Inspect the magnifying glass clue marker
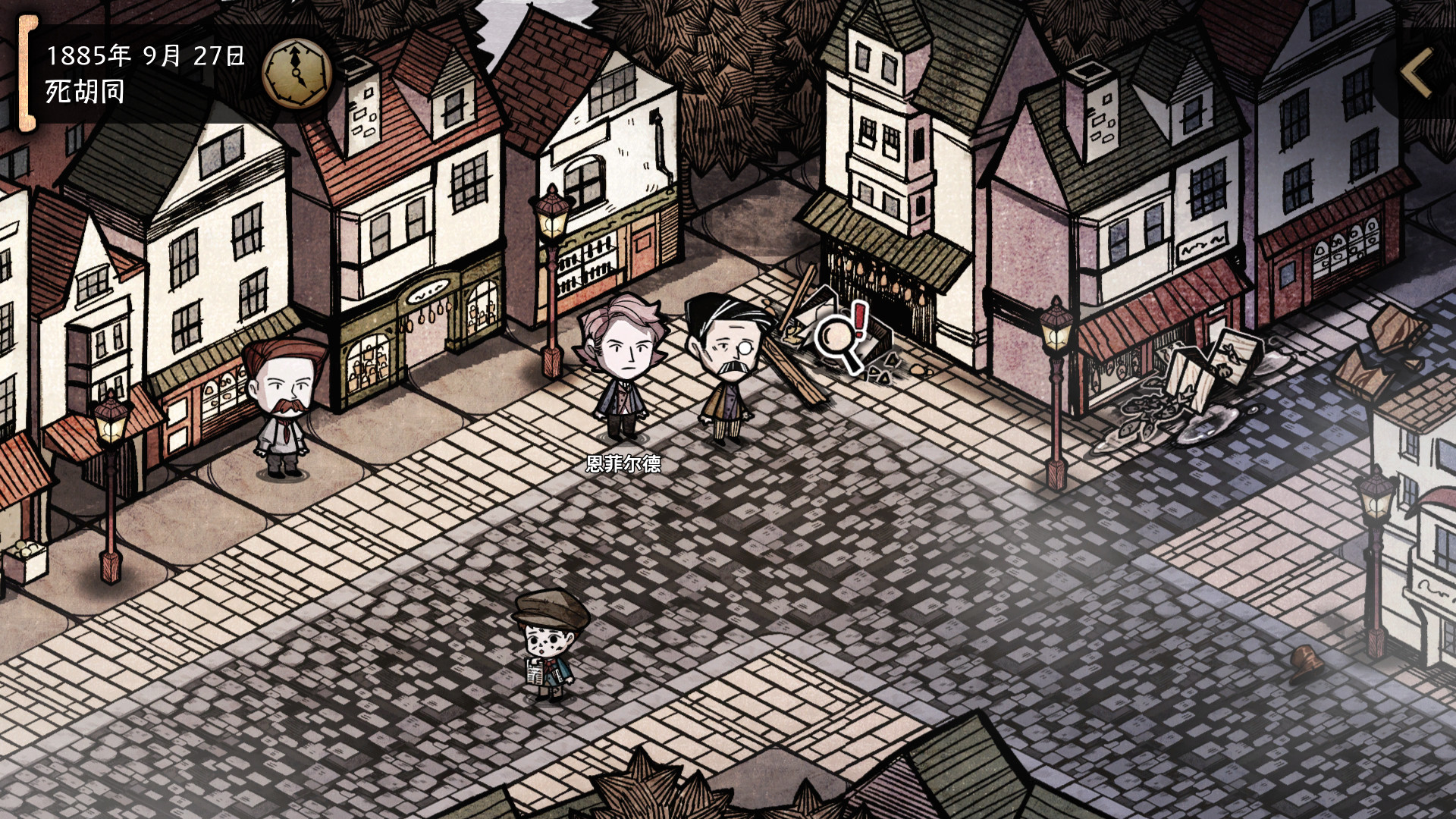Image resolution: width=1456 pixels, height=819 pixels. 840,338
